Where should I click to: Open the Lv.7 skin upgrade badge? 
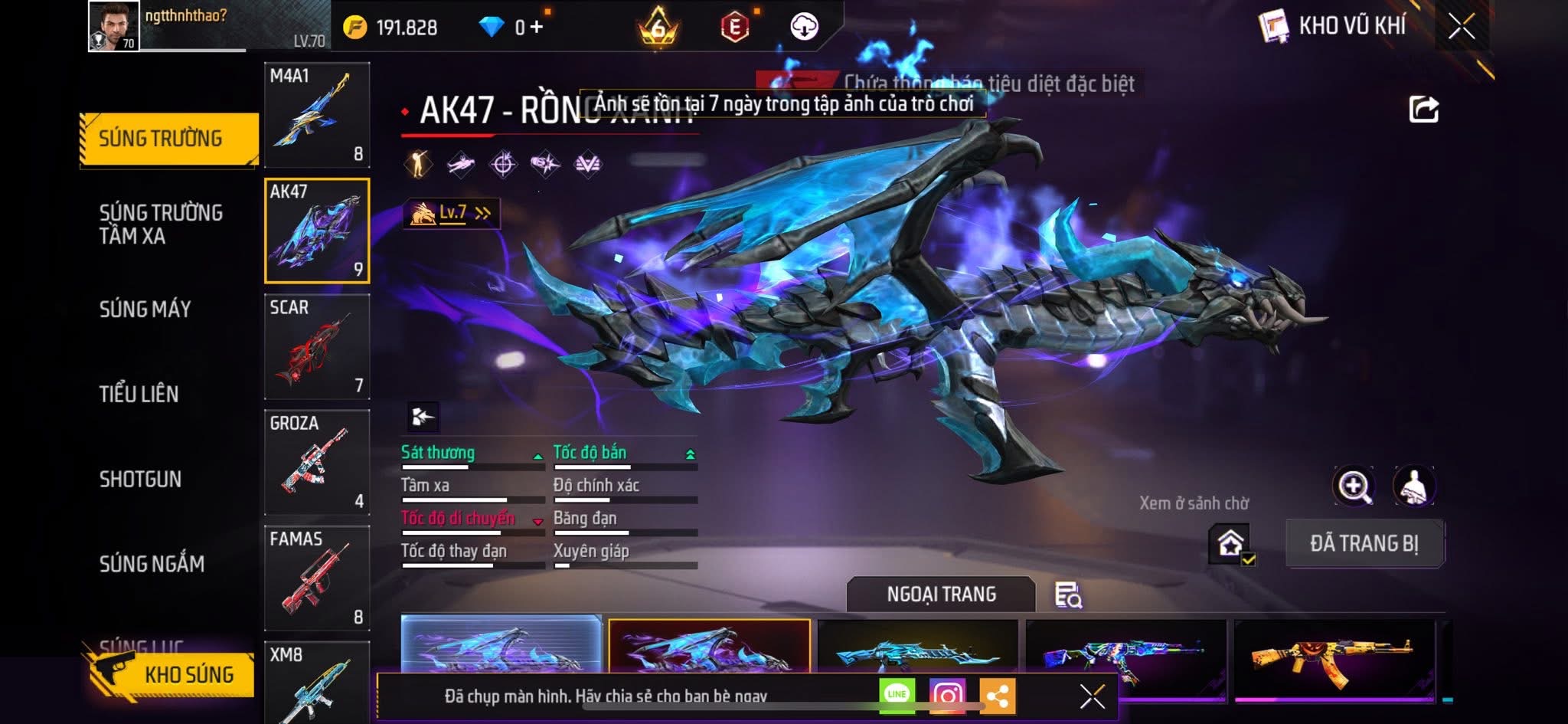click(x=452, y=213)
